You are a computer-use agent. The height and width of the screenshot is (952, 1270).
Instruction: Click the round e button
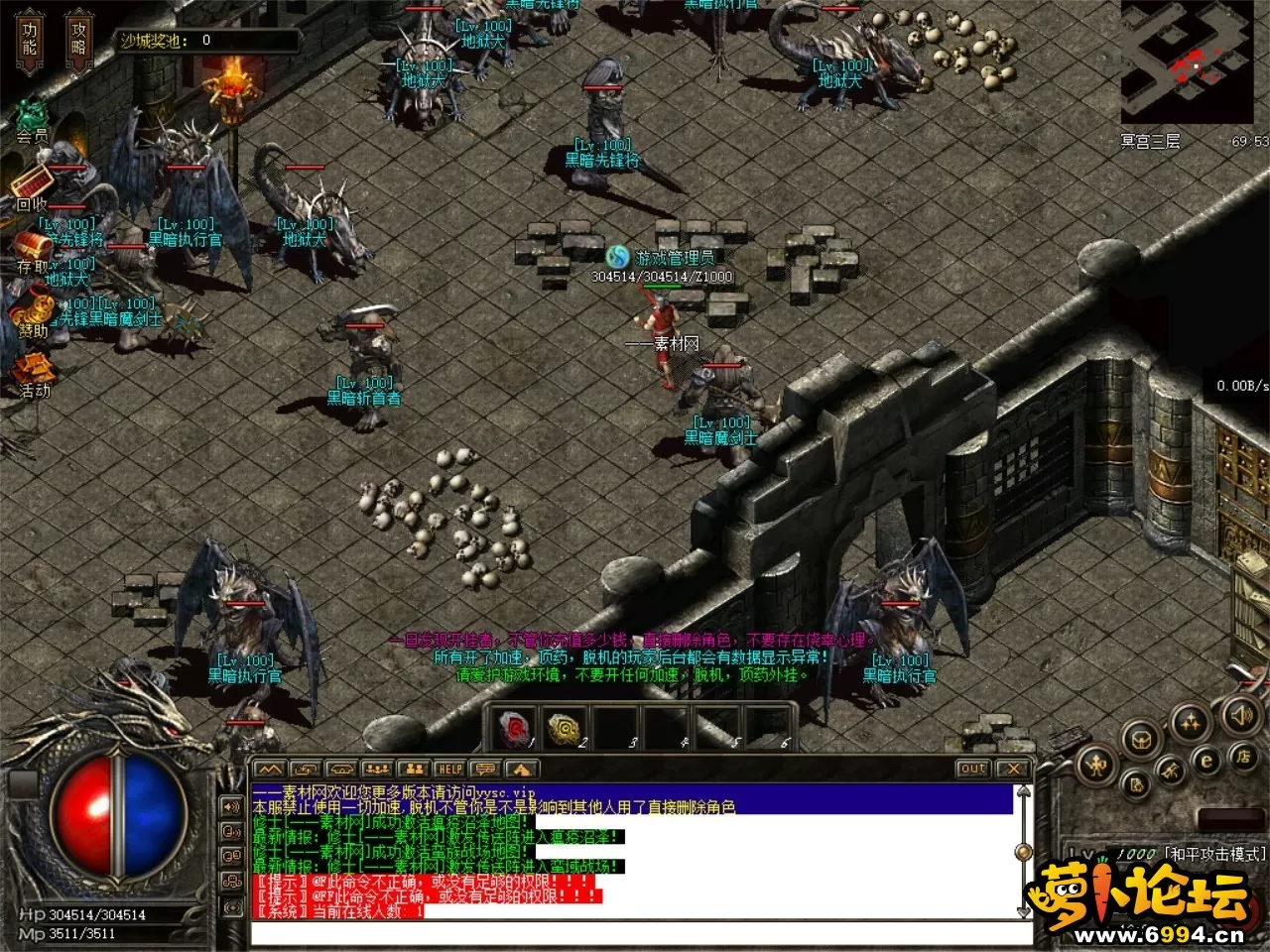click(x=1206, y=762)
